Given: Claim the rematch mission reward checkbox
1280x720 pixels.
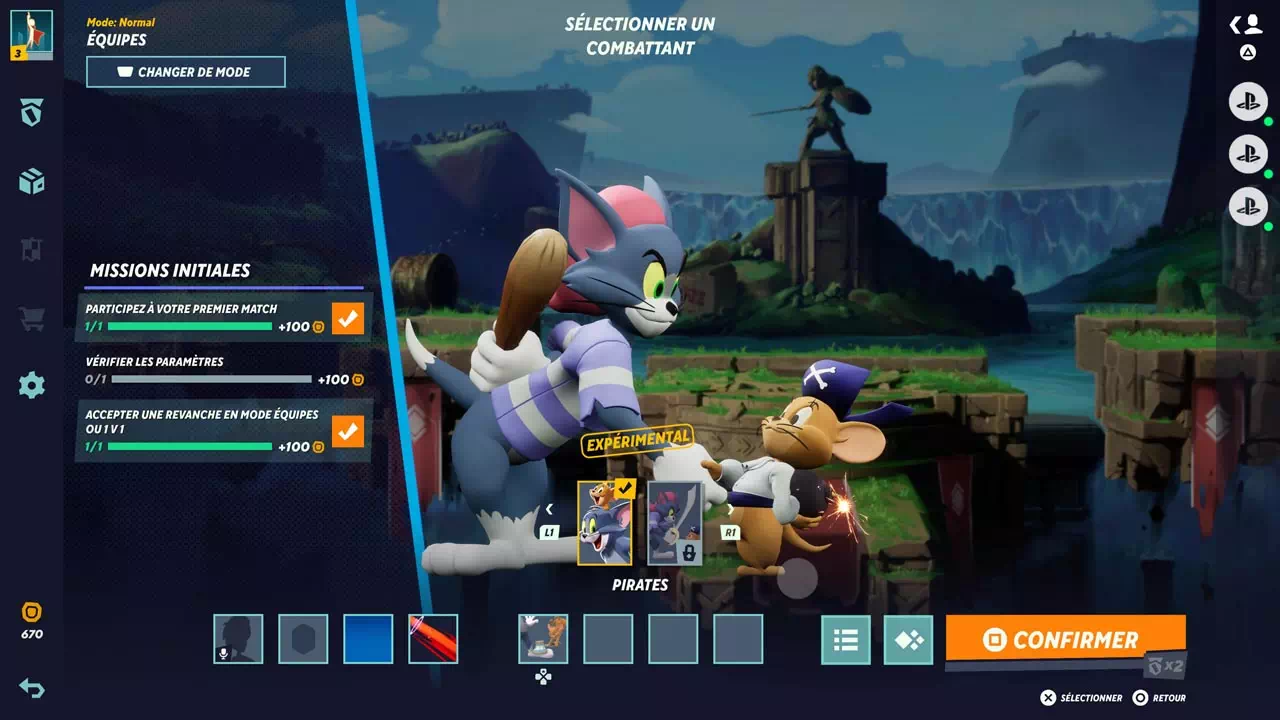Looking at the screenshot, I should tap(348, 432).
